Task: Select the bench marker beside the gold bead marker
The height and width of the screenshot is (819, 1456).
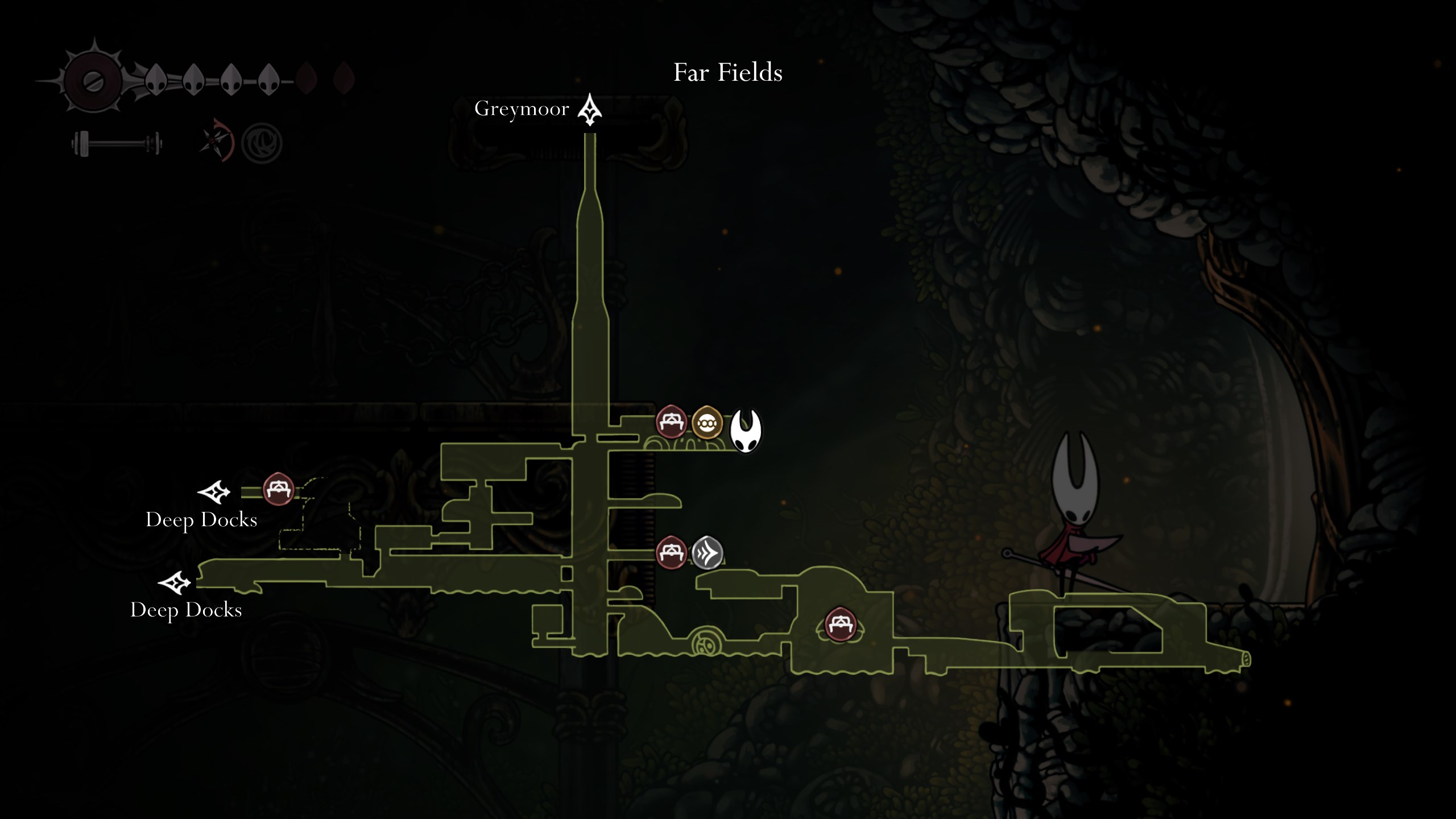Action: pyautogui.click(x=671, y=421)
